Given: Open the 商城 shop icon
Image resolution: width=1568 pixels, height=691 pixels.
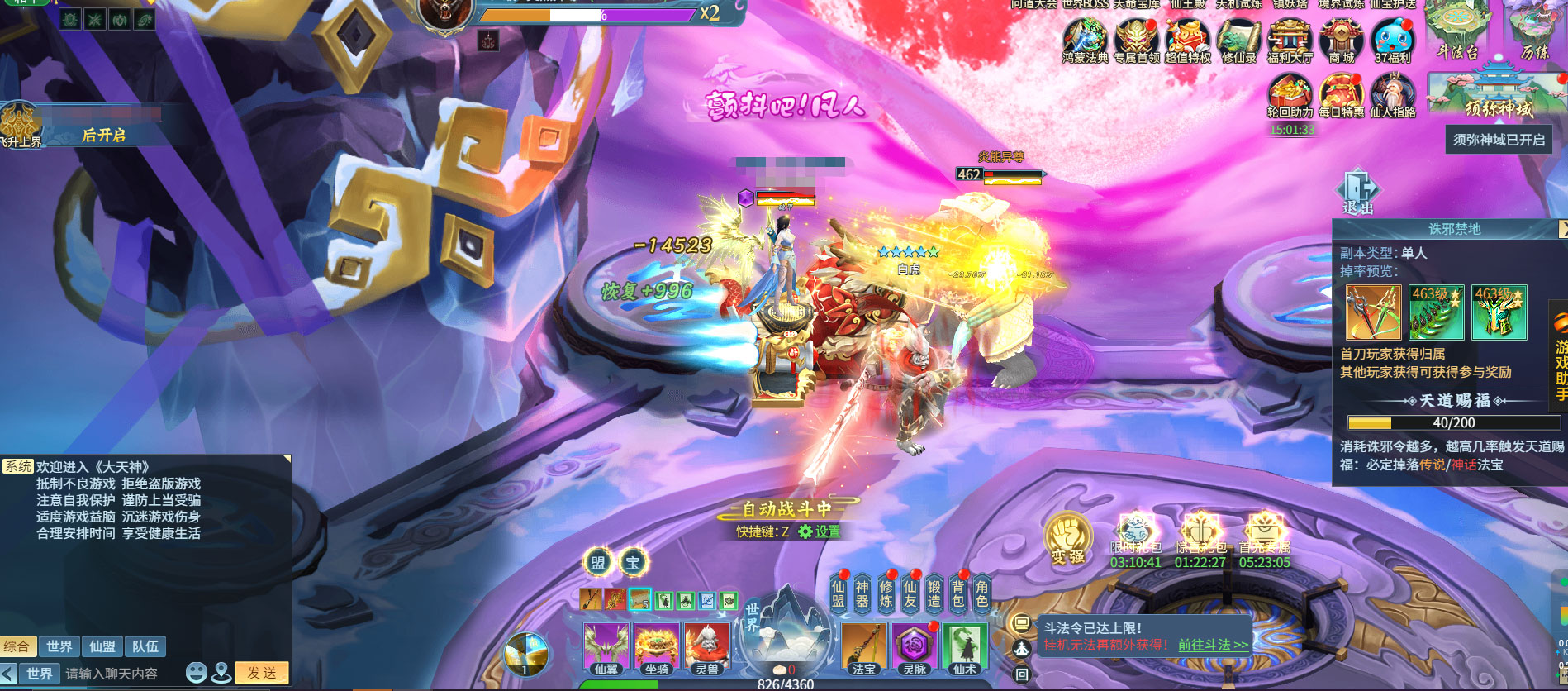Looking at the screenshot, I should [x=1341, y=41].
